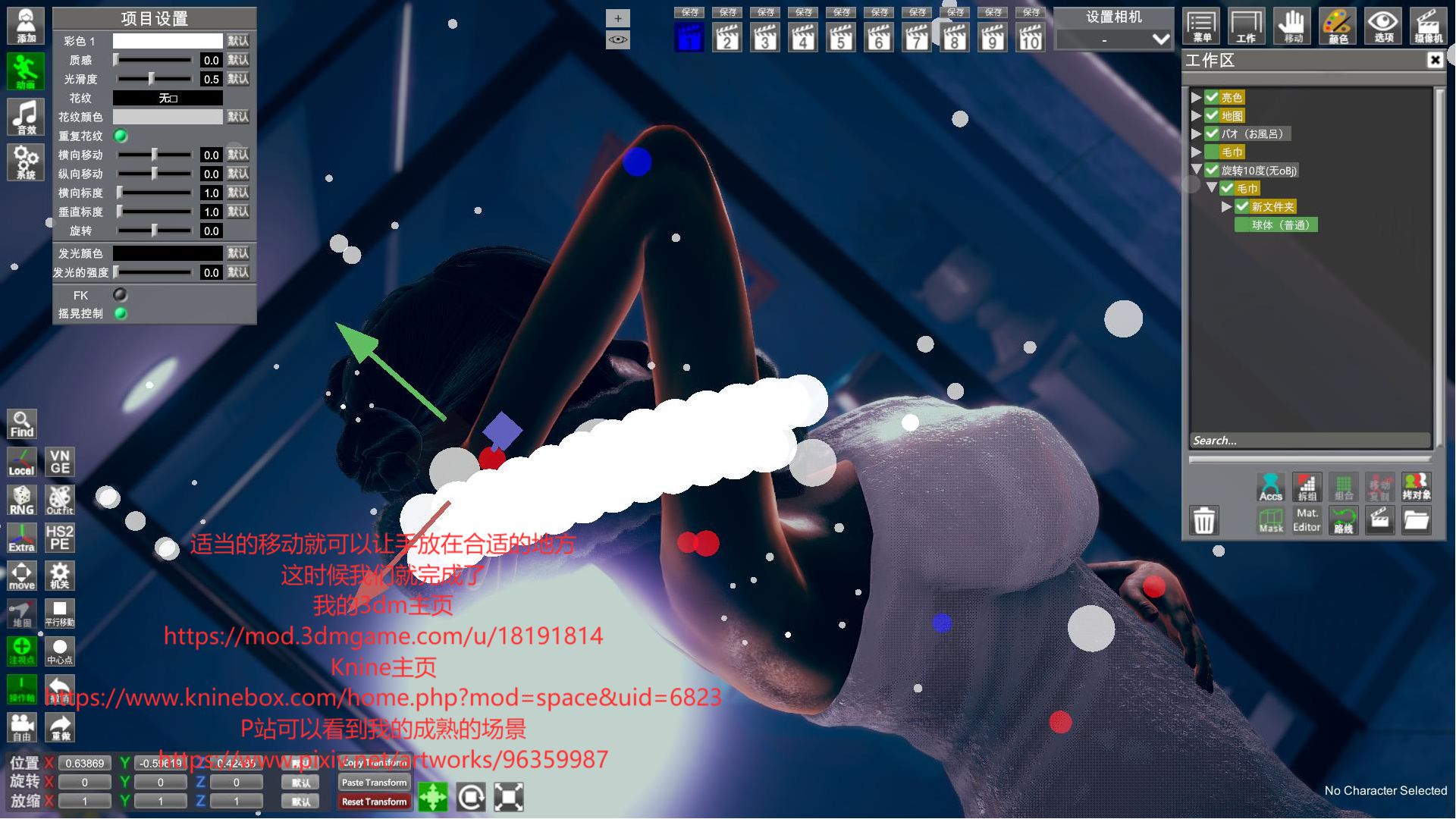
Task: Click the 彩色 1 white color swatch
Action: tap(168, 41)
